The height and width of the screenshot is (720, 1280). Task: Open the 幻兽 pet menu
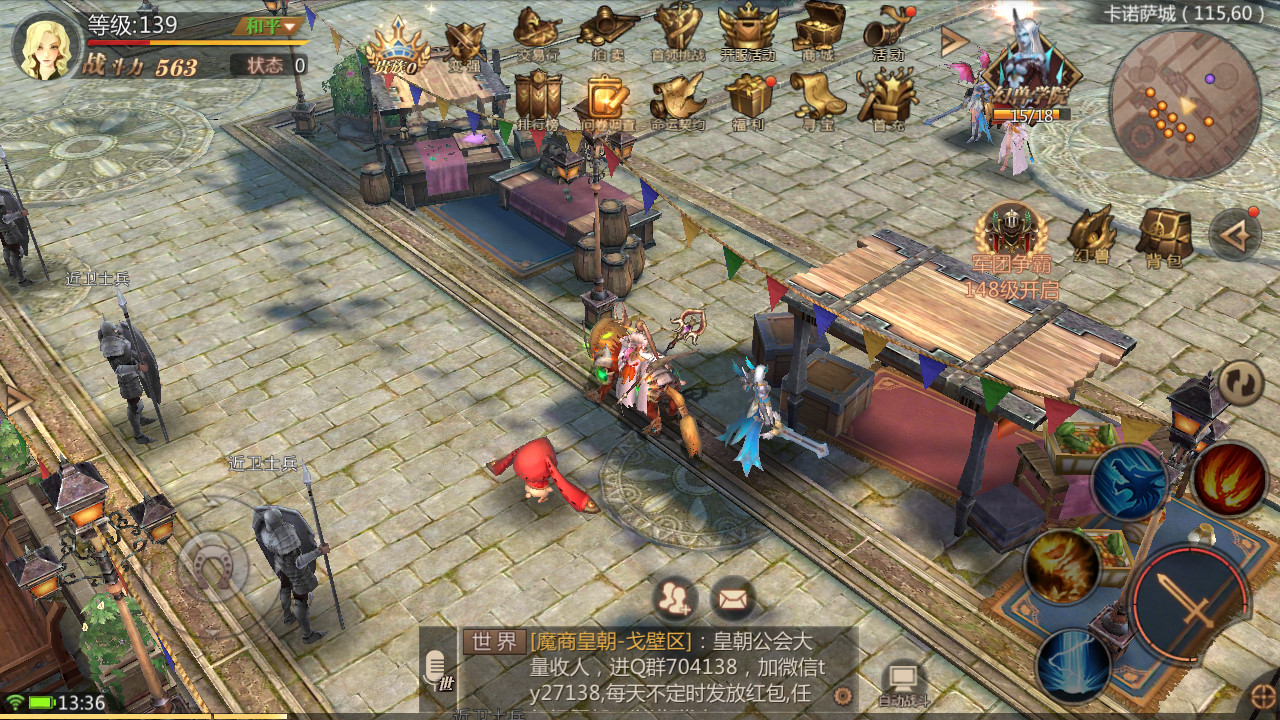coord(1090,235)
